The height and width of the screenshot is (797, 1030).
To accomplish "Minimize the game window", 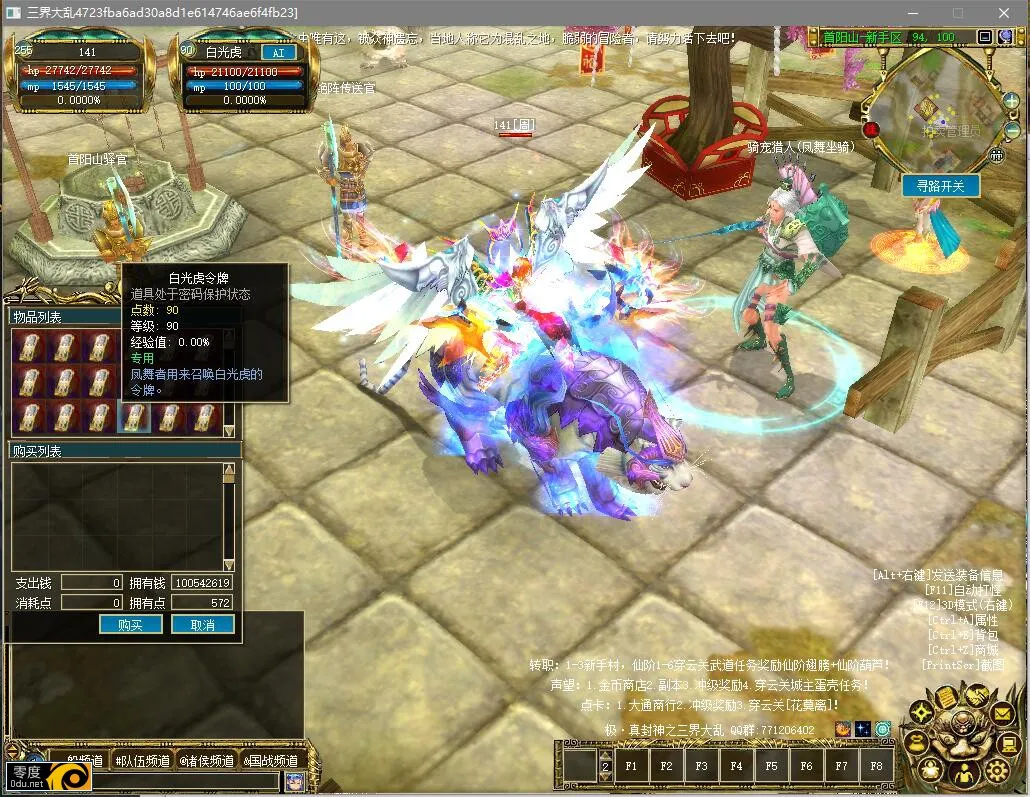I will [912, 12].
